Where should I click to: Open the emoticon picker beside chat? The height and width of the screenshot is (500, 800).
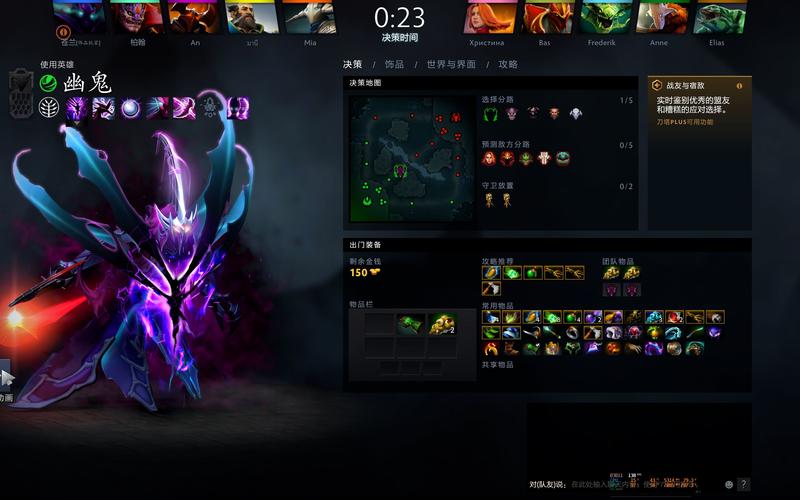tap(728, 484)
